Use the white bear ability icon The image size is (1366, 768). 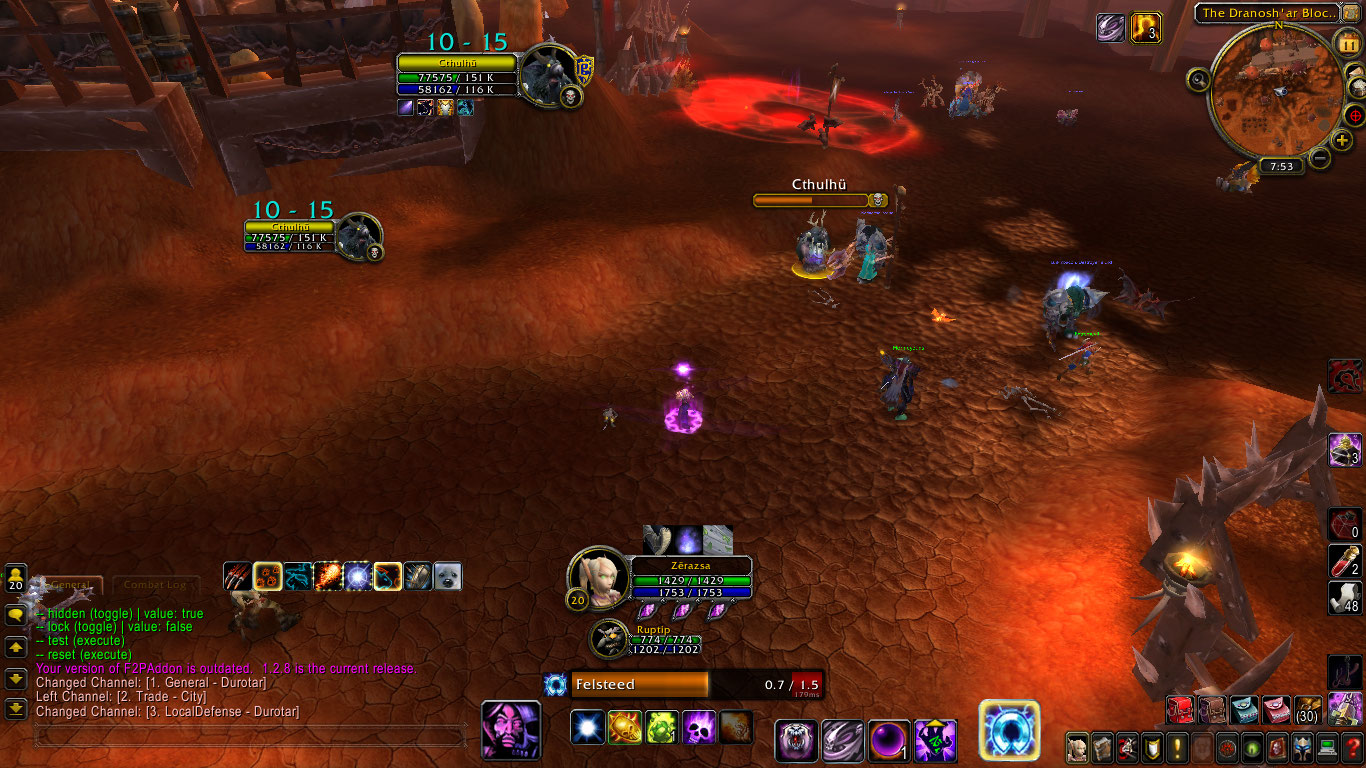(797, 741)
